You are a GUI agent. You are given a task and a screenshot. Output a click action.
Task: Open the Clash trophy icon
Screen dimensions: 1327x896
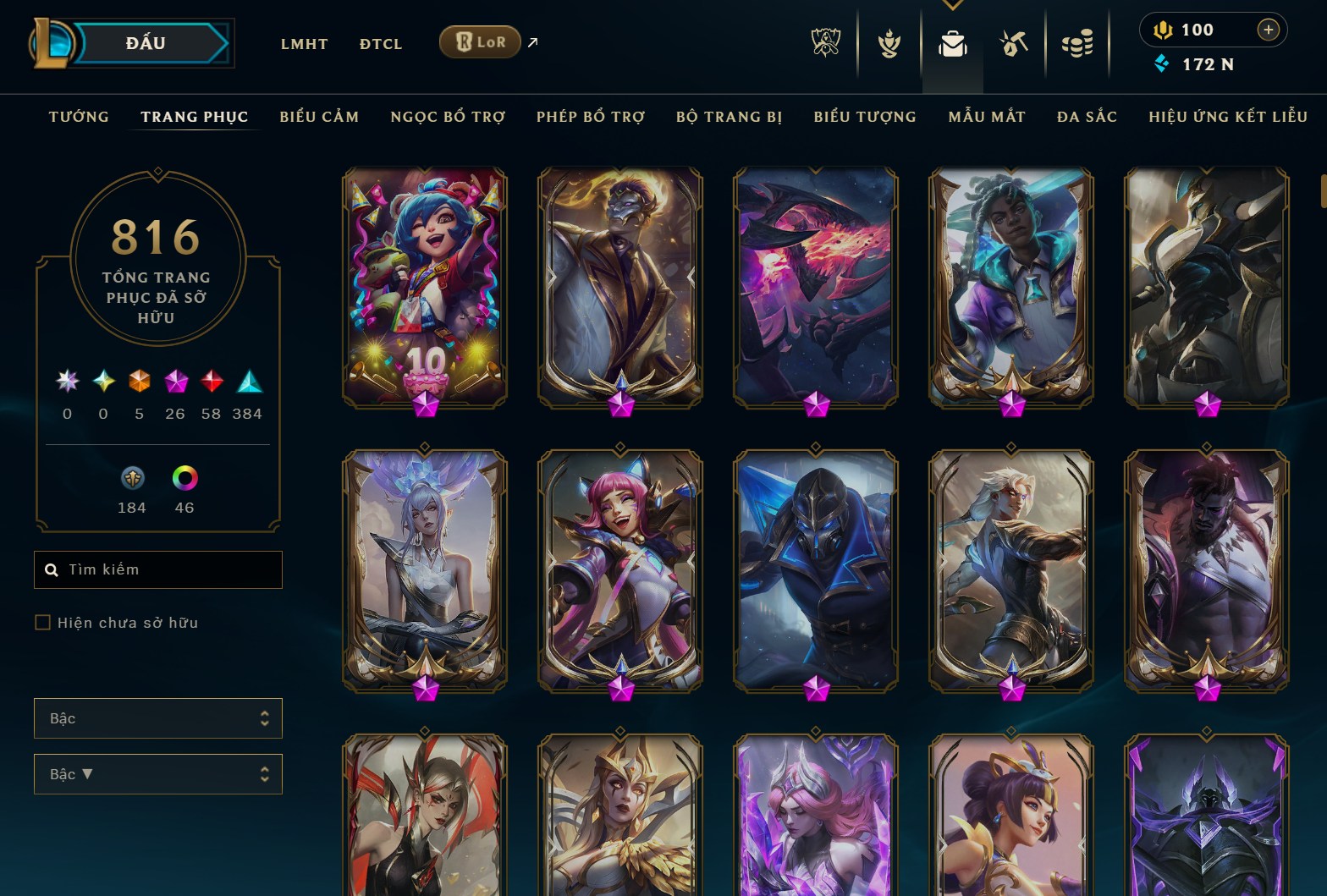887,44
